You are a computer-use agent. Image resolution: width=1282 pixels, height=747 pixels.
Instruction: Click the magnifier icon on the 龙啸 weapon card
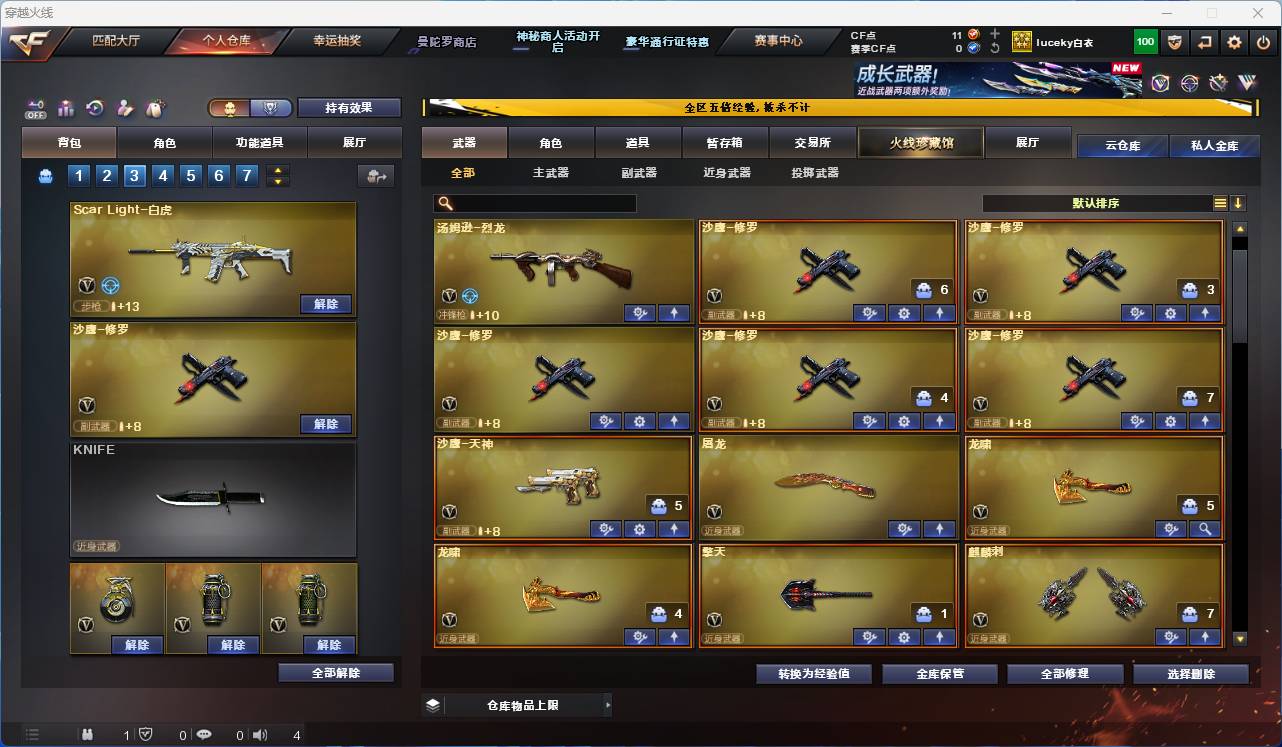pyautogui.click(x=1205, y=530)
